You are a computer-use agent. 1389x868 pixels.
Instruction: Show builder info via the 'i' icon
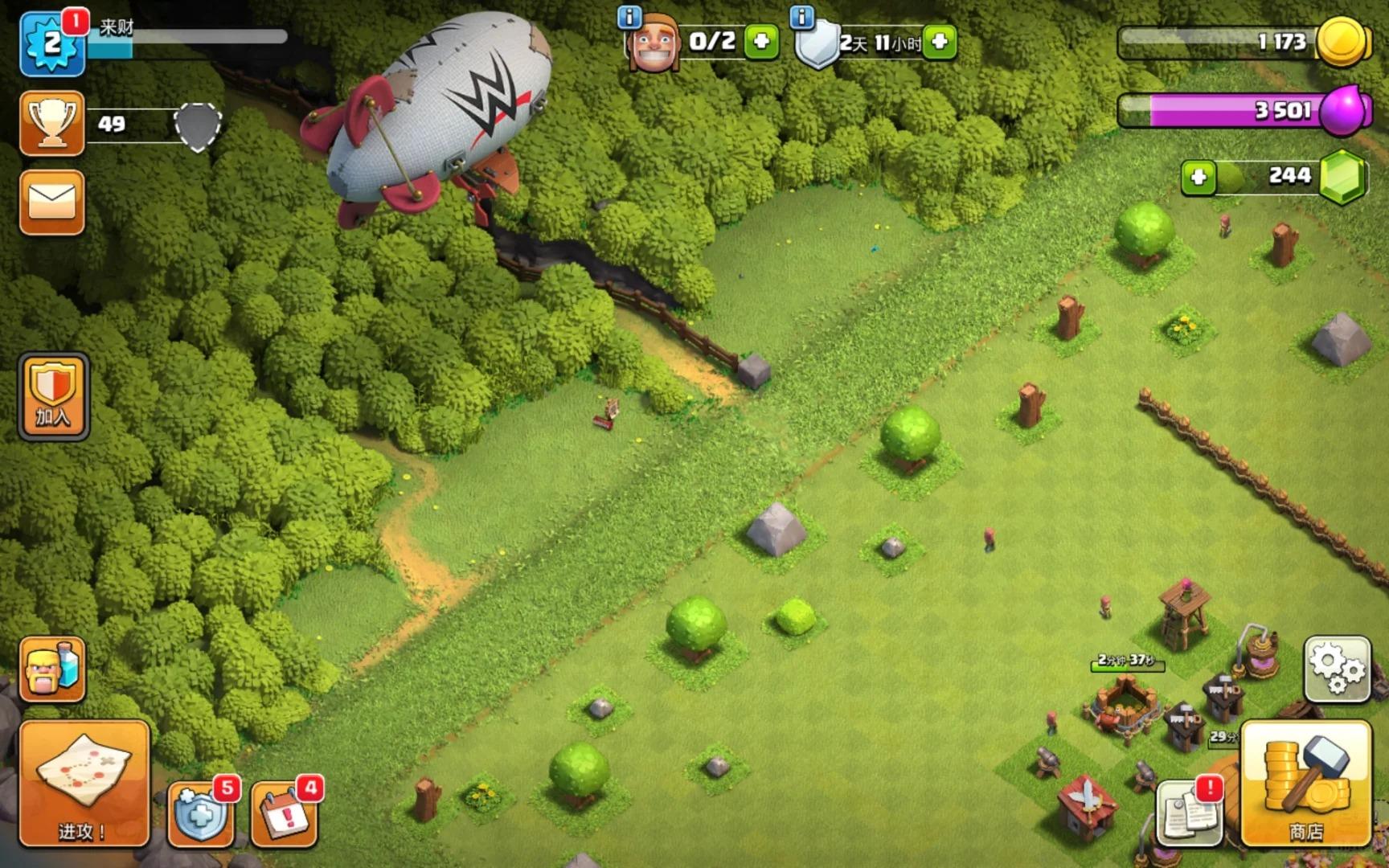click(x=629, y=16)
